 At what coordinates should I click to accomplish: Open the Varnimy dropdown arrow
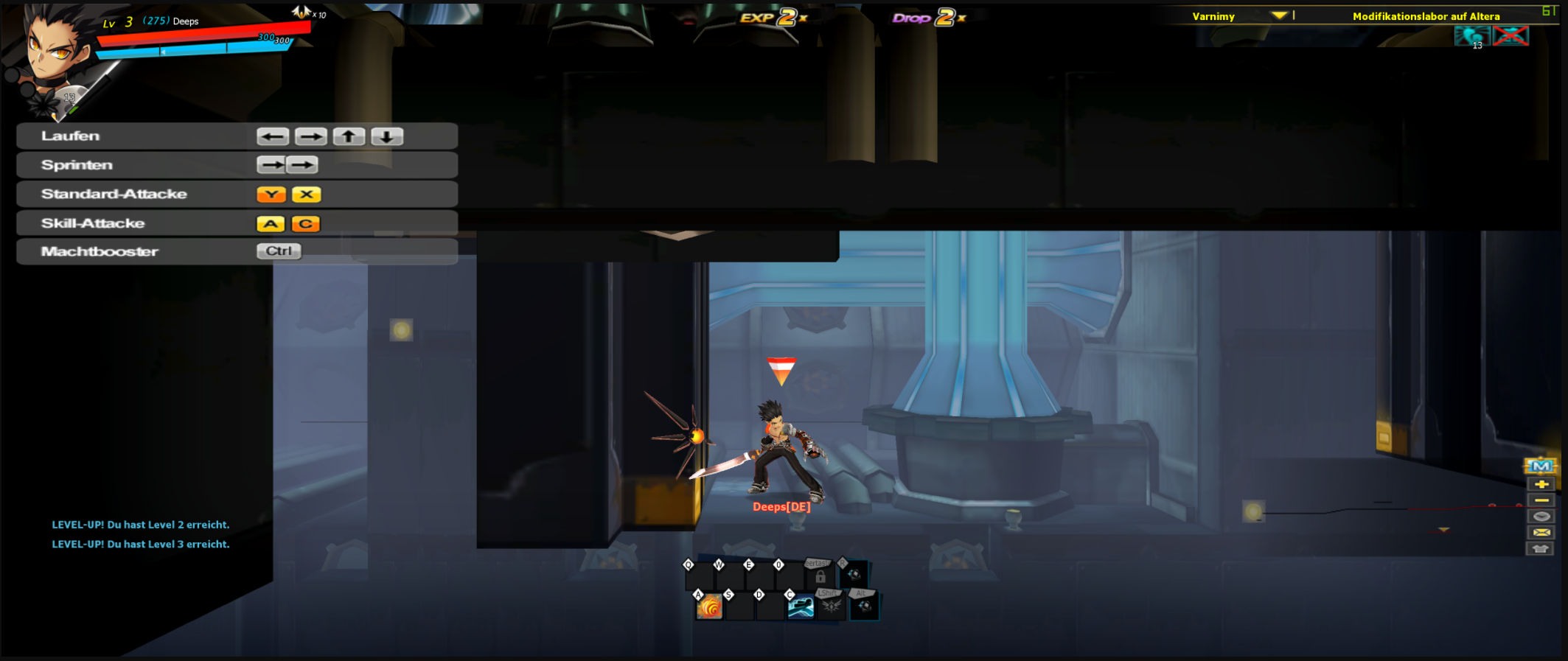pyautogui.click(x=1279, y=15)
